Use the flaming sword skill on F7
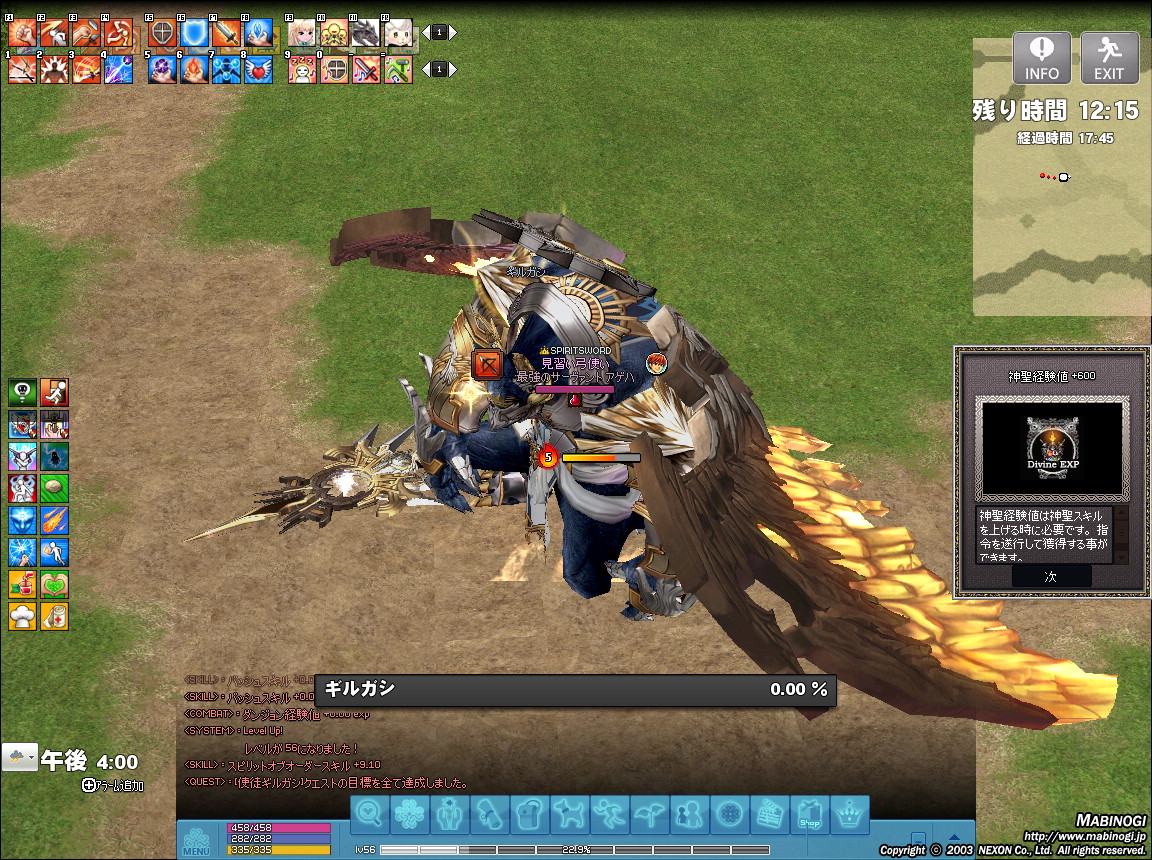The height and width of the screenshot is (860, 1152). click(226, 33)
